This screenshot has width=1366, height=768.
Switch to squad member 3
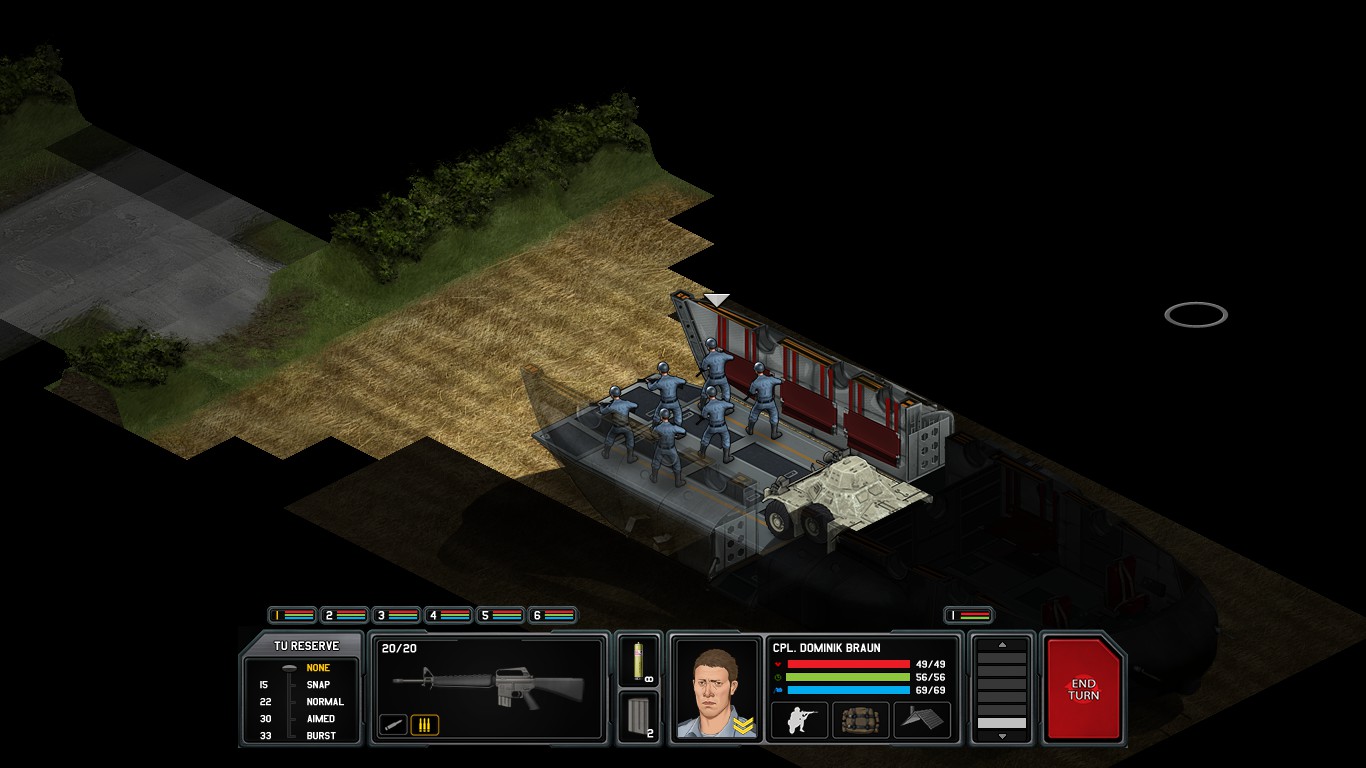click(396, 615)
